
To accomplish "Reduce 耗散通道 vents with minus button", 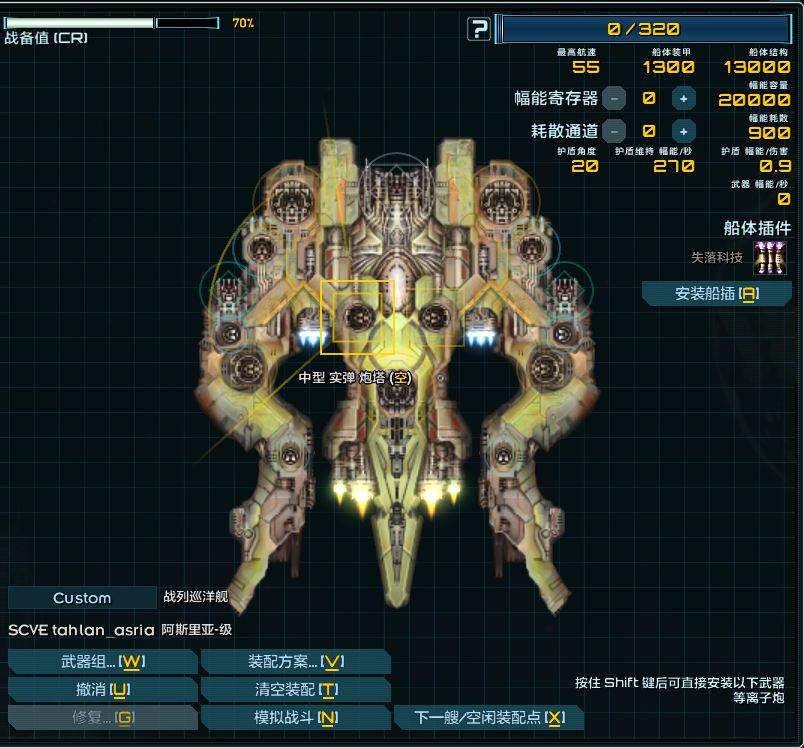I will tap(614, 131).
